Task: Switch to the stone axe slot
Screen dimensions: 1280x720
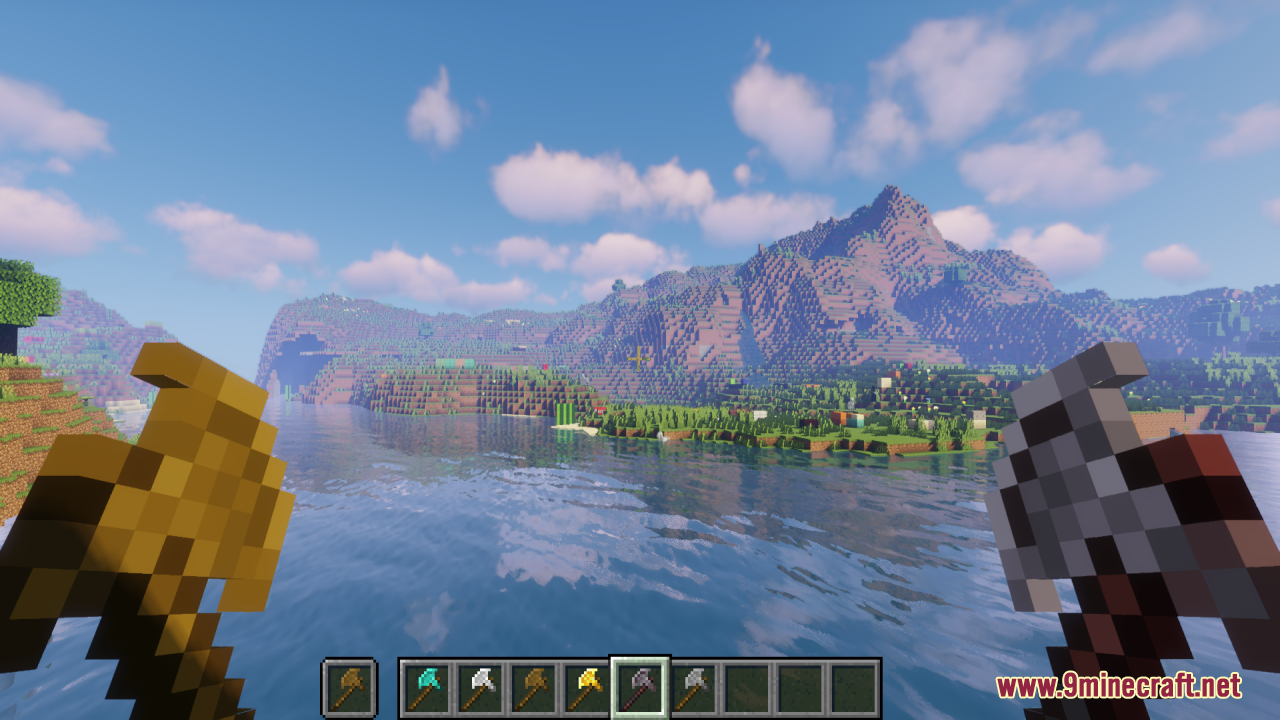Action: pyautogui.click(x=694, y=688)
